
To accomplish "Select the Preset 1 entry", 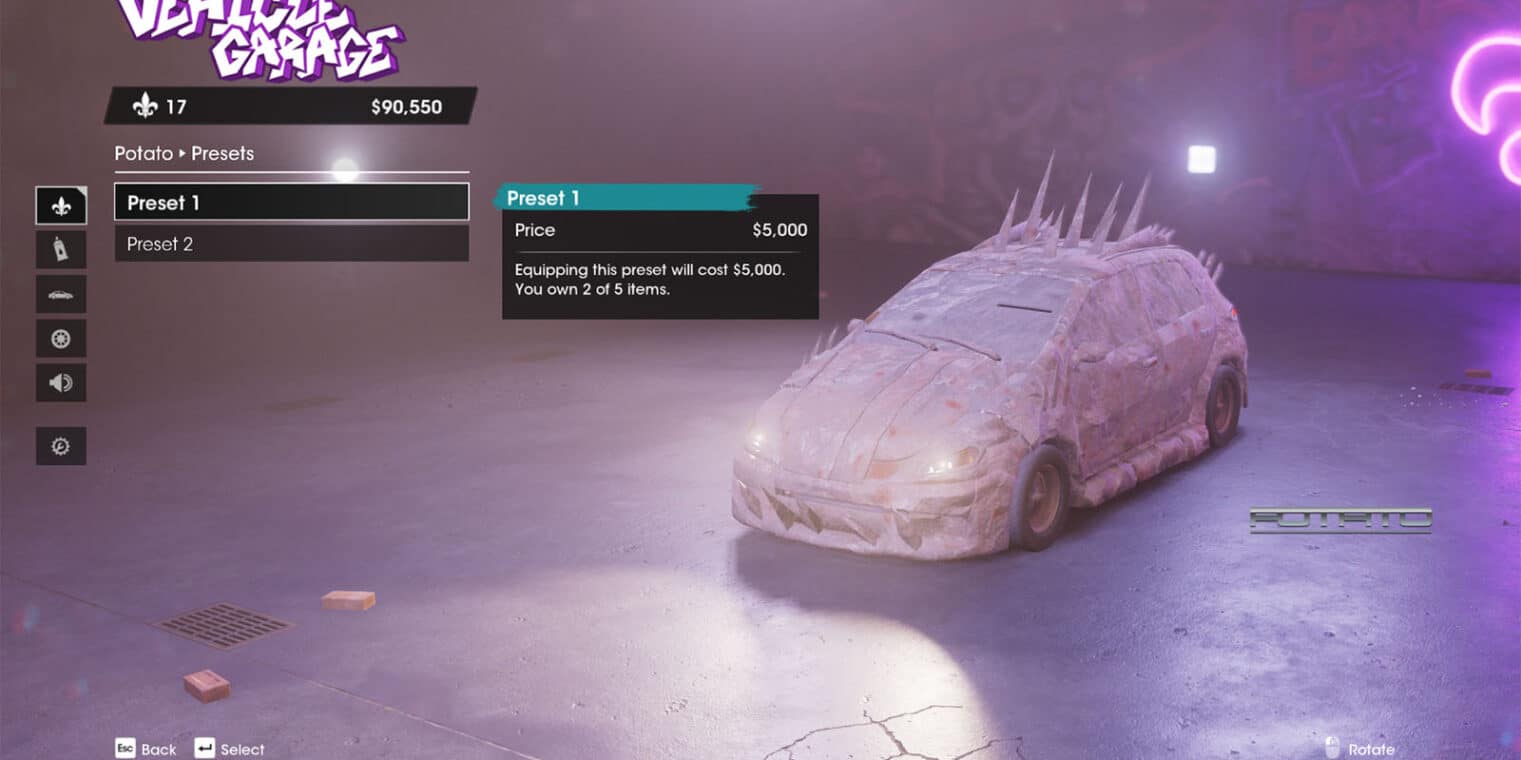I will [291, 202].
